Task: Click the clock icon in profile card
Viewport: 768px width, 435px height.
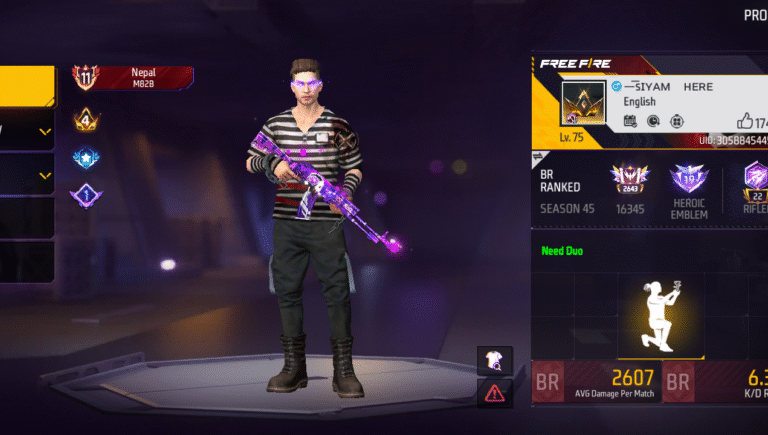Action: click(653, 121)
